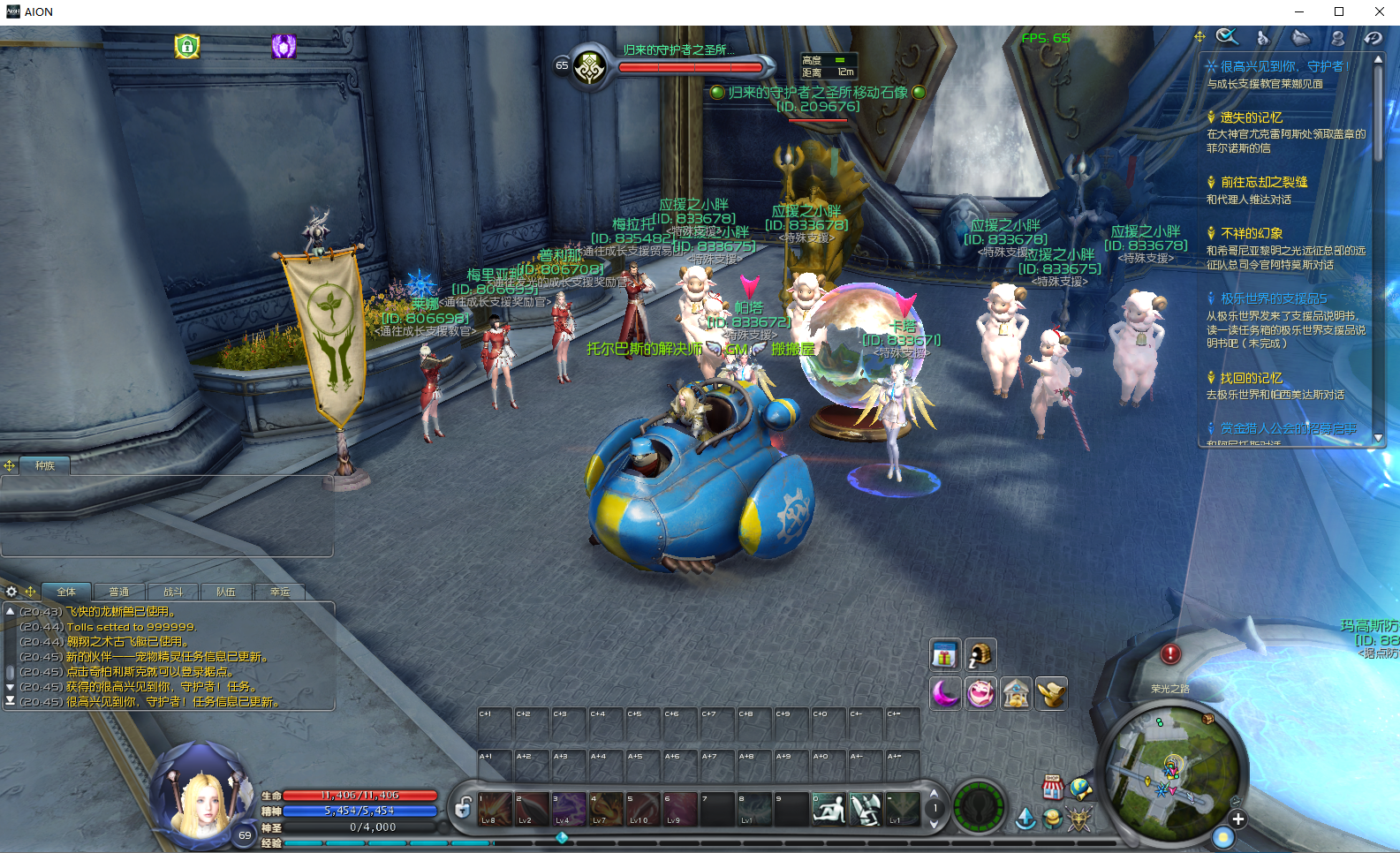This screenshot has height=853, width=1400.
Task: Open chat settings gear icon
Action: (11, 592)
